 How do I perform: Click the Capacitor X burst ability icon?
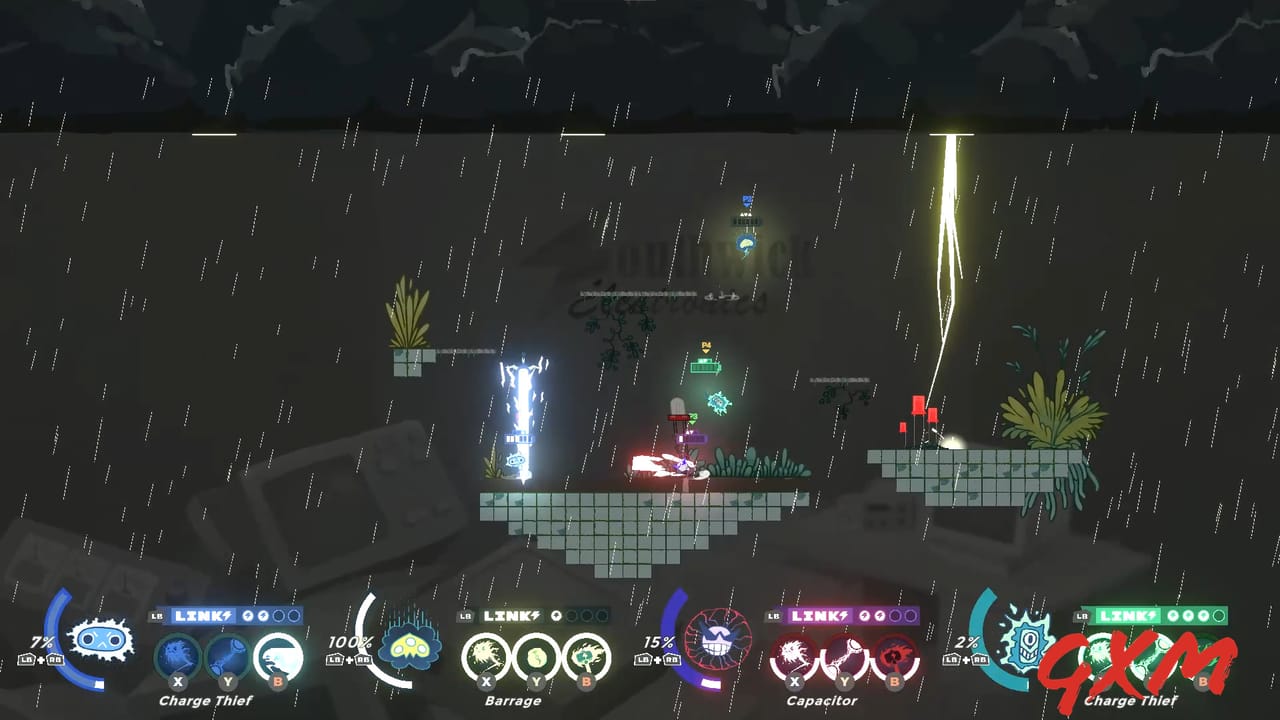(794, 656)
